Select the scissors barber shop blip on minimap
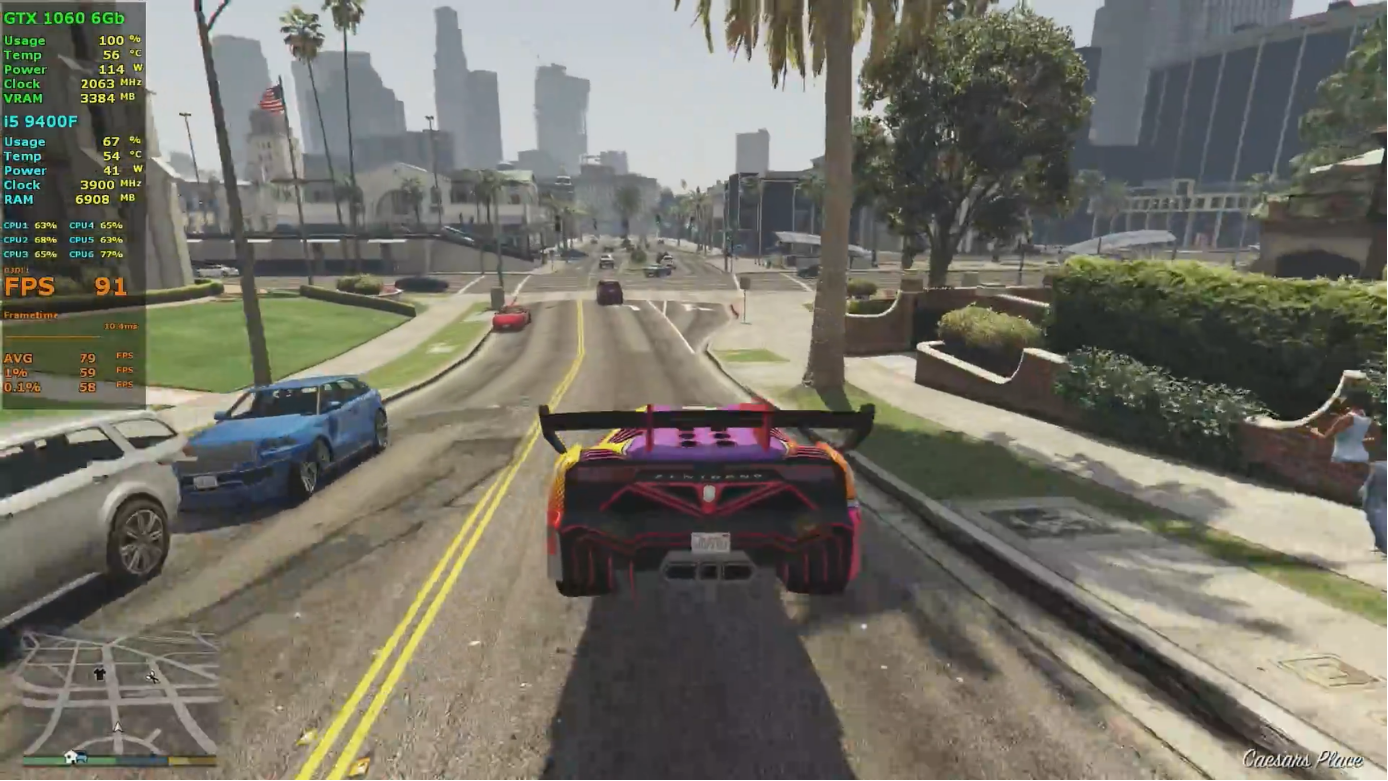 point(152,677)
